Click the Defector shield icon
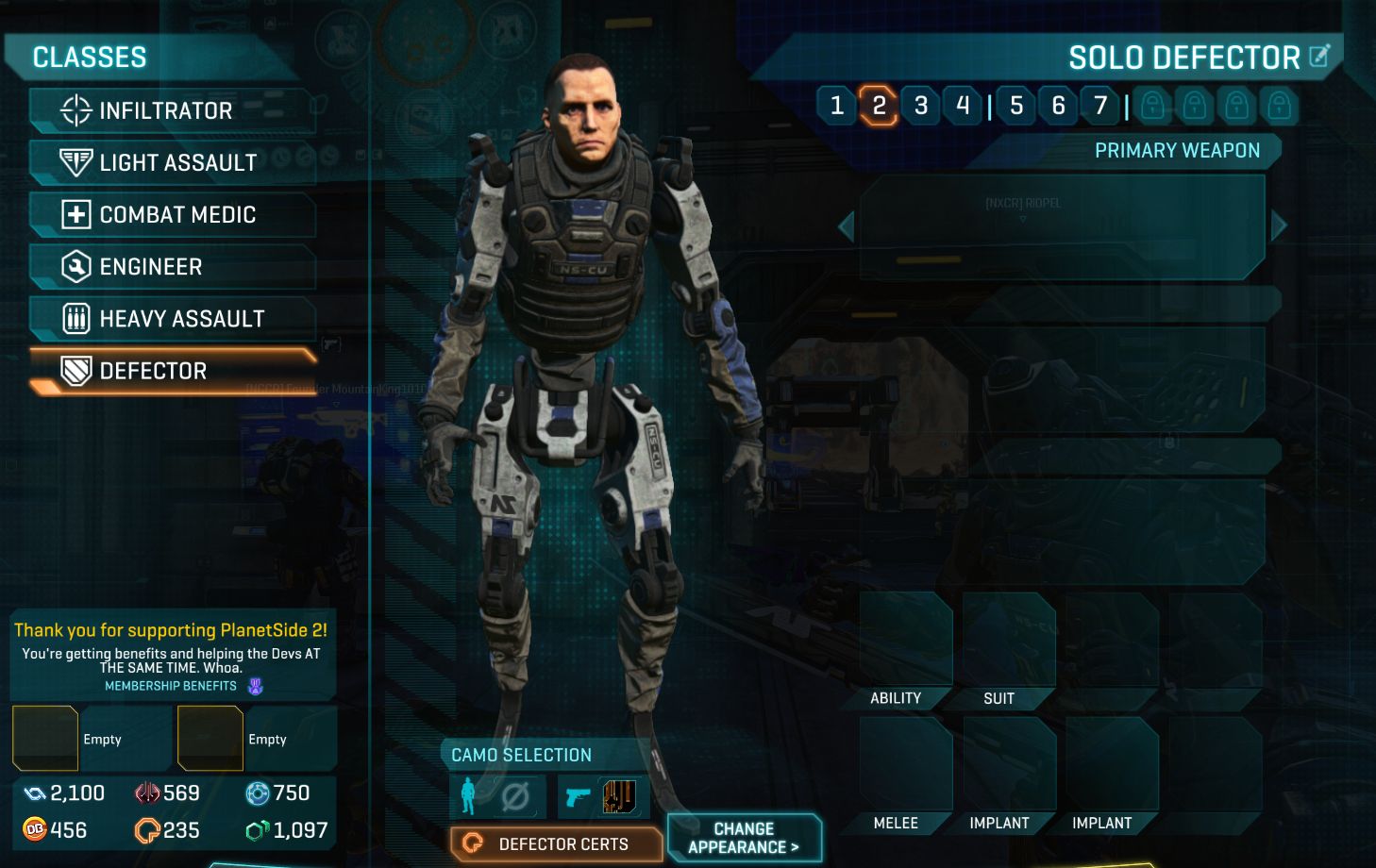Image resolution: width=1376 pixels, height=868 pixels. coord(75,370)
